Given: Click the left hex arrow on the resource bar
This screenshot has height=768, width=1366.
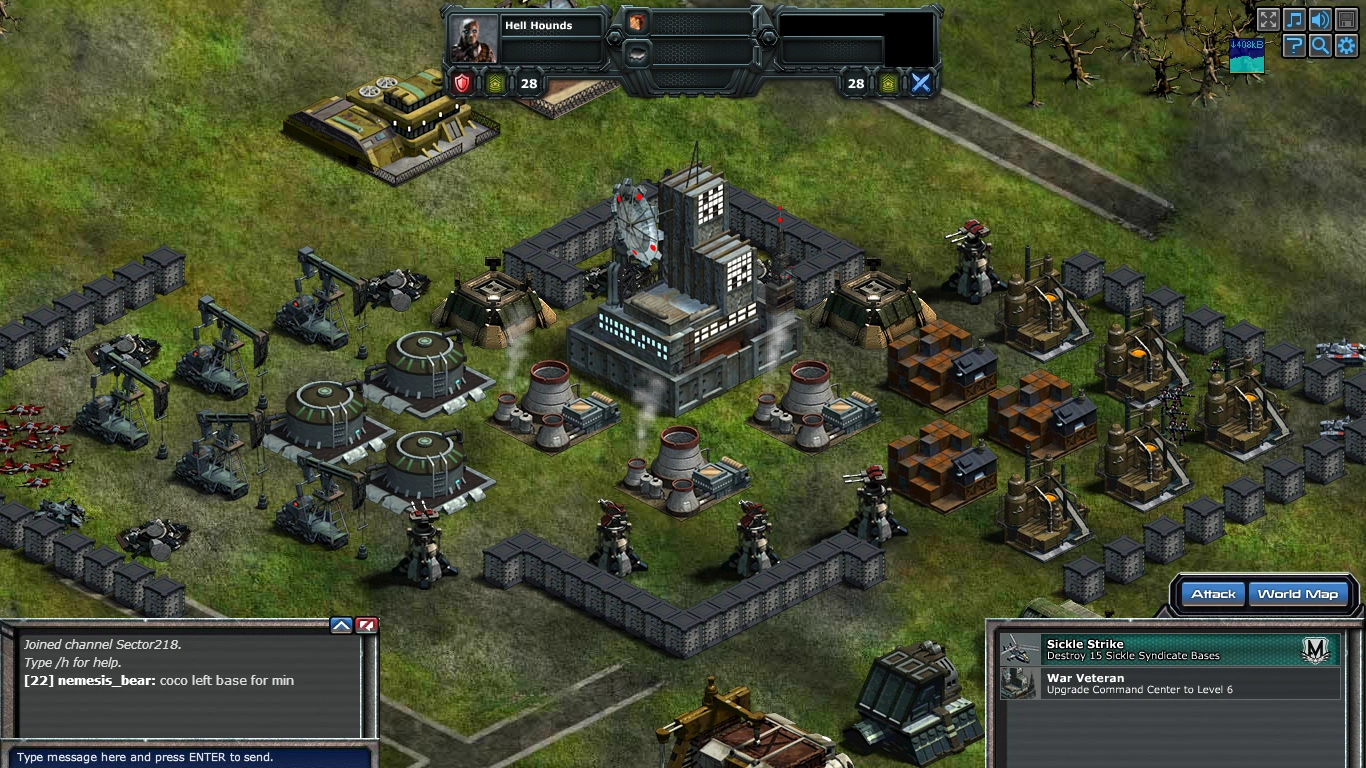Looking at the screenshot, I should (x=614, y=39).
